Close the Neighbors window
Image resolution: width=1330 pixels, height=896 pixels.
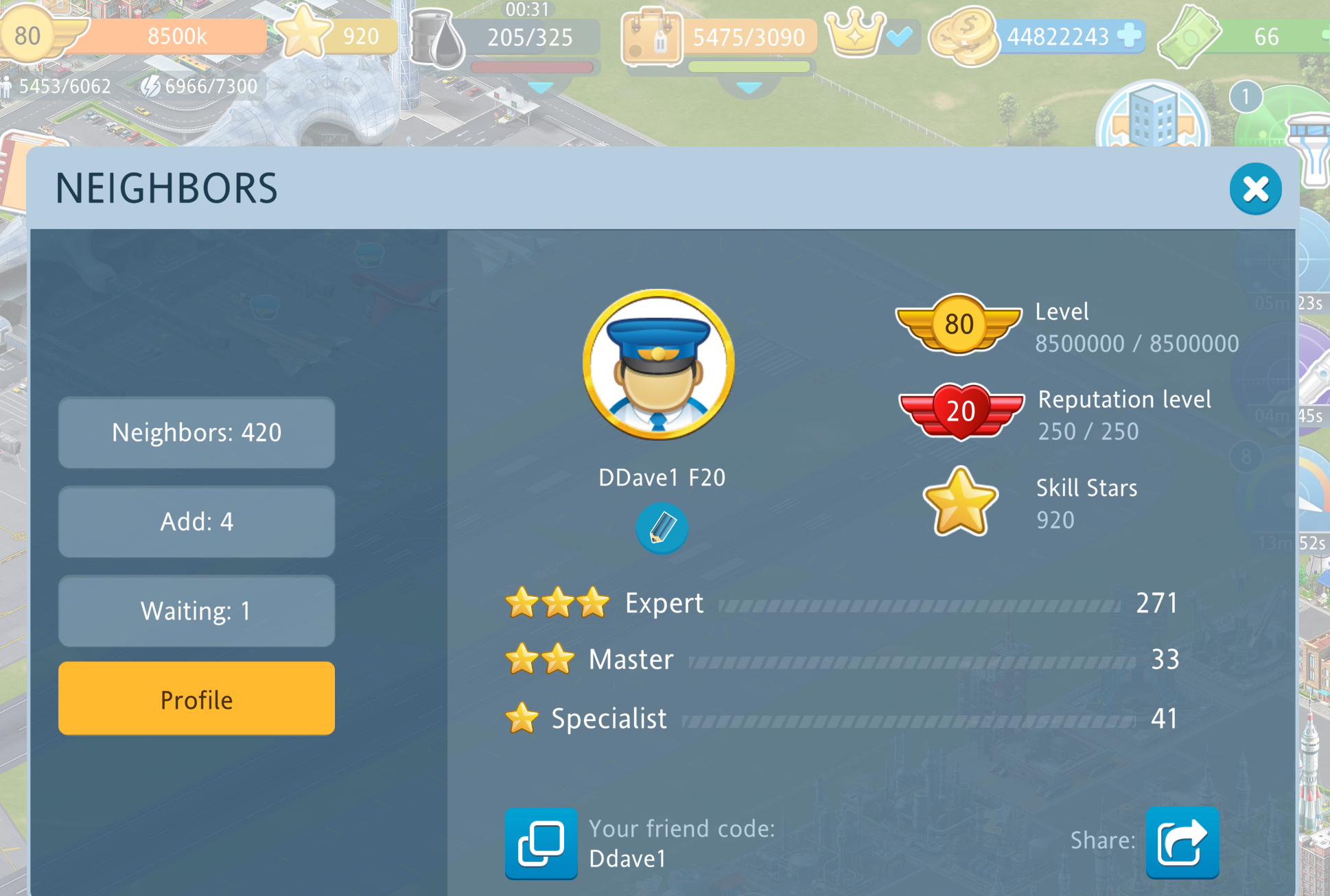click(x=1255, y=189)
